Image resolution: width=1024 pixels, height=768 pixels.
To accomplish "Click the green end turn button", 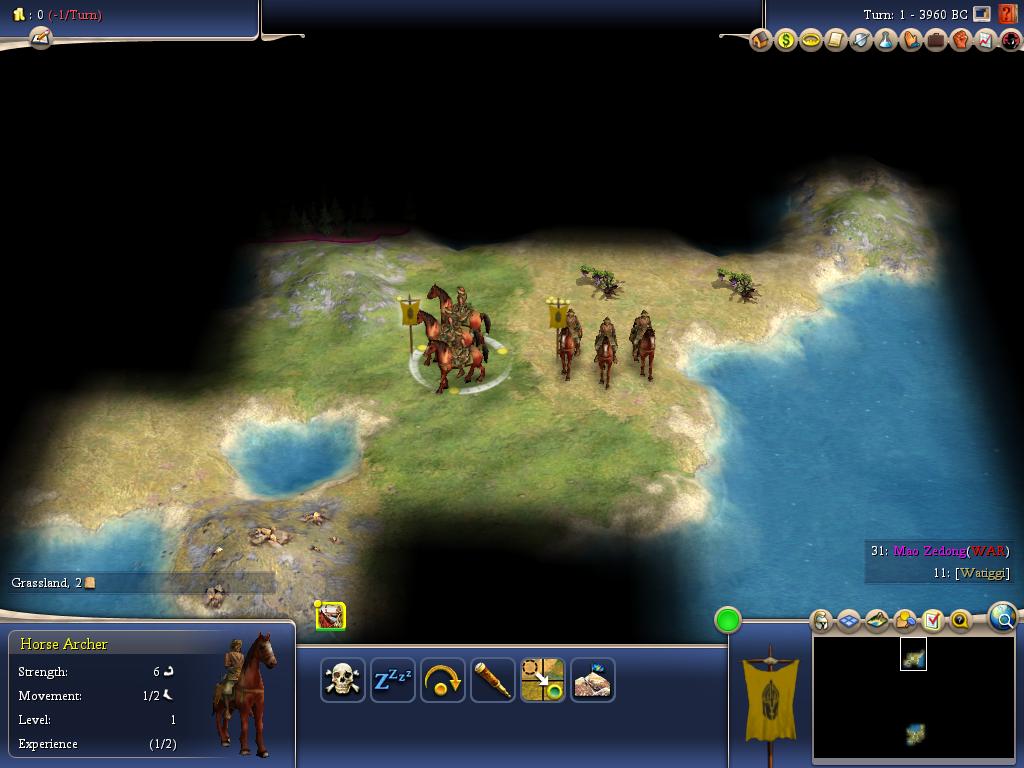I will coord(727,620).
